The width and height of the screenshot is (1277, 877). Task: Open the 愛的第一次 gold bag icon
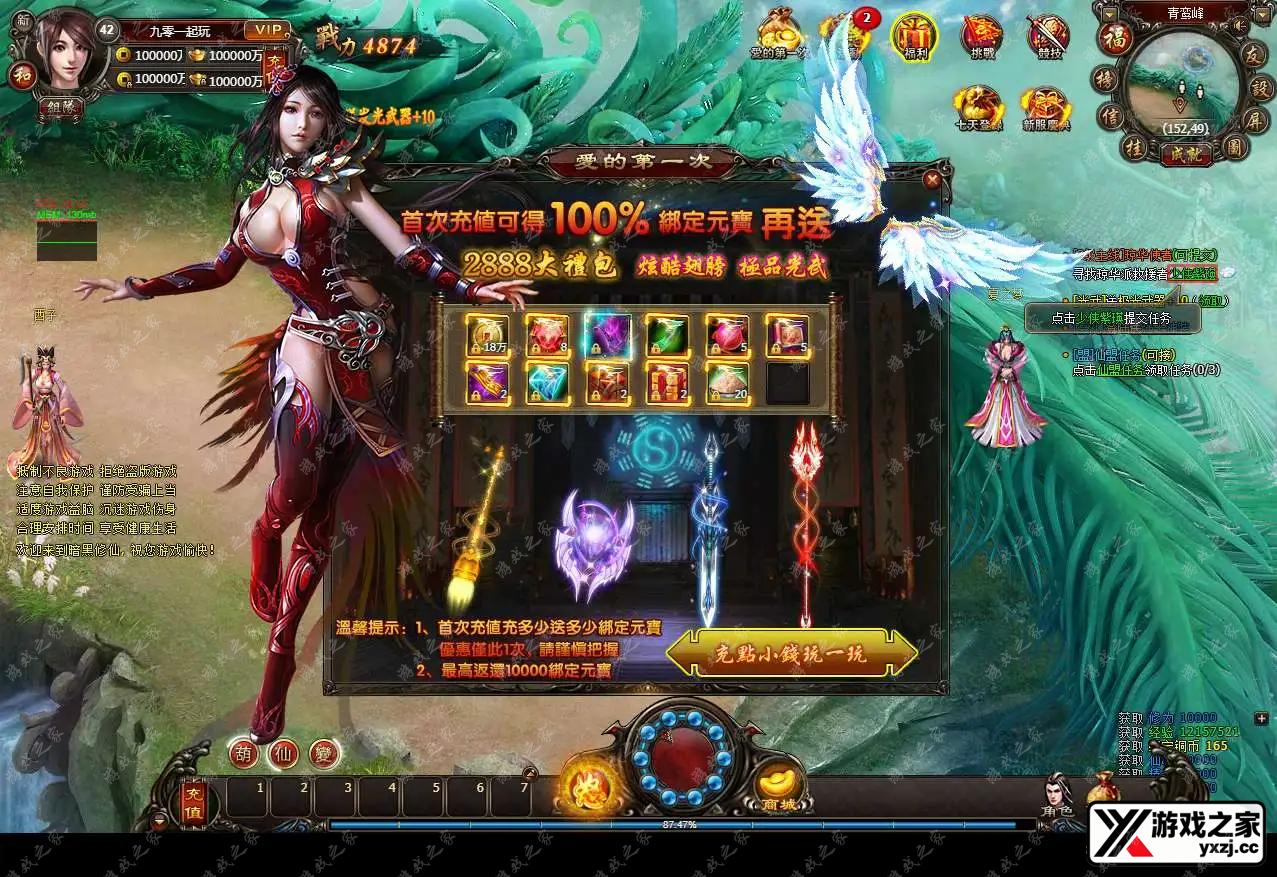tap(779, 34)
